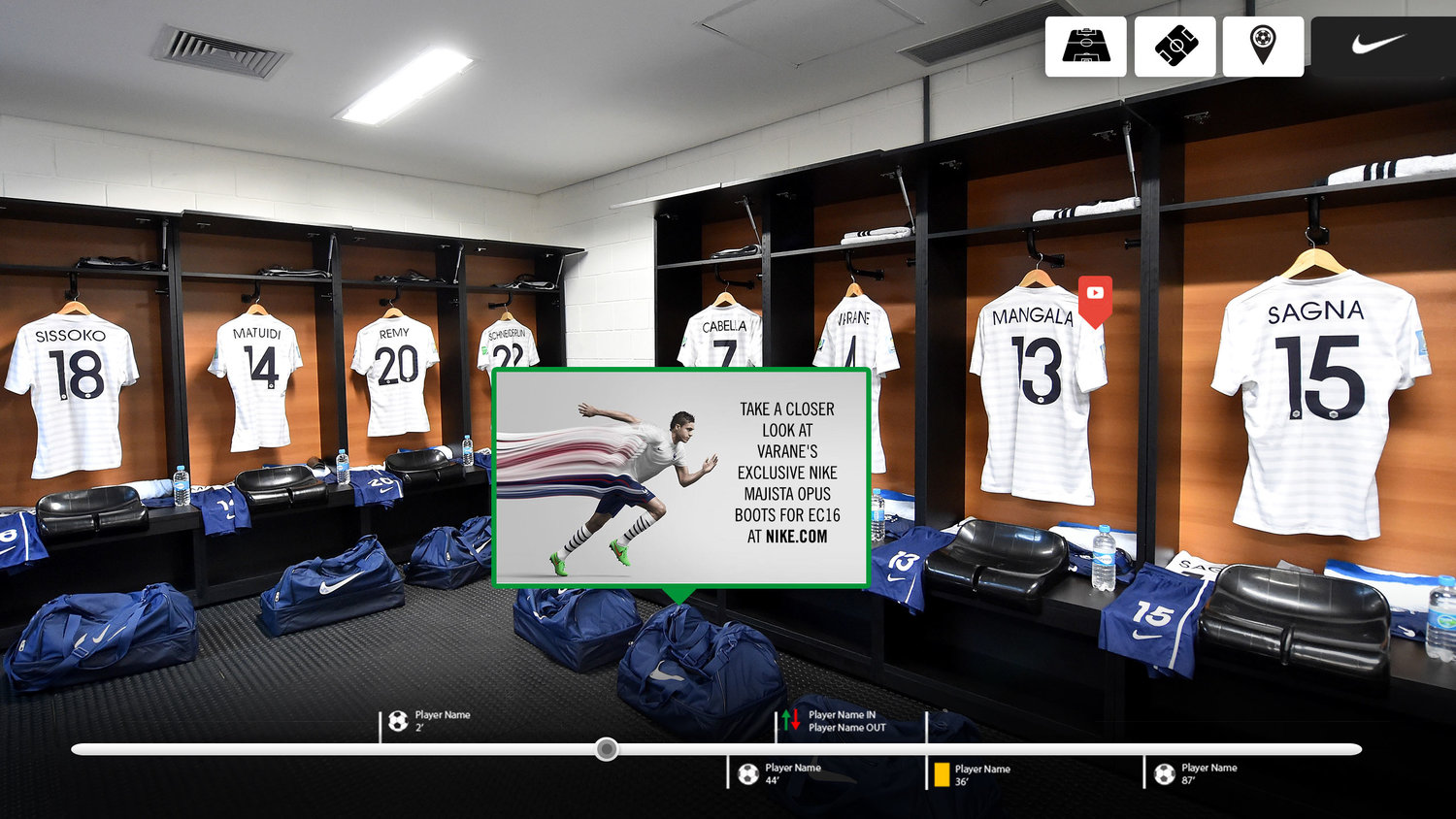
Task: Select the substitution marker on timeline
Action: pos(791,720)
